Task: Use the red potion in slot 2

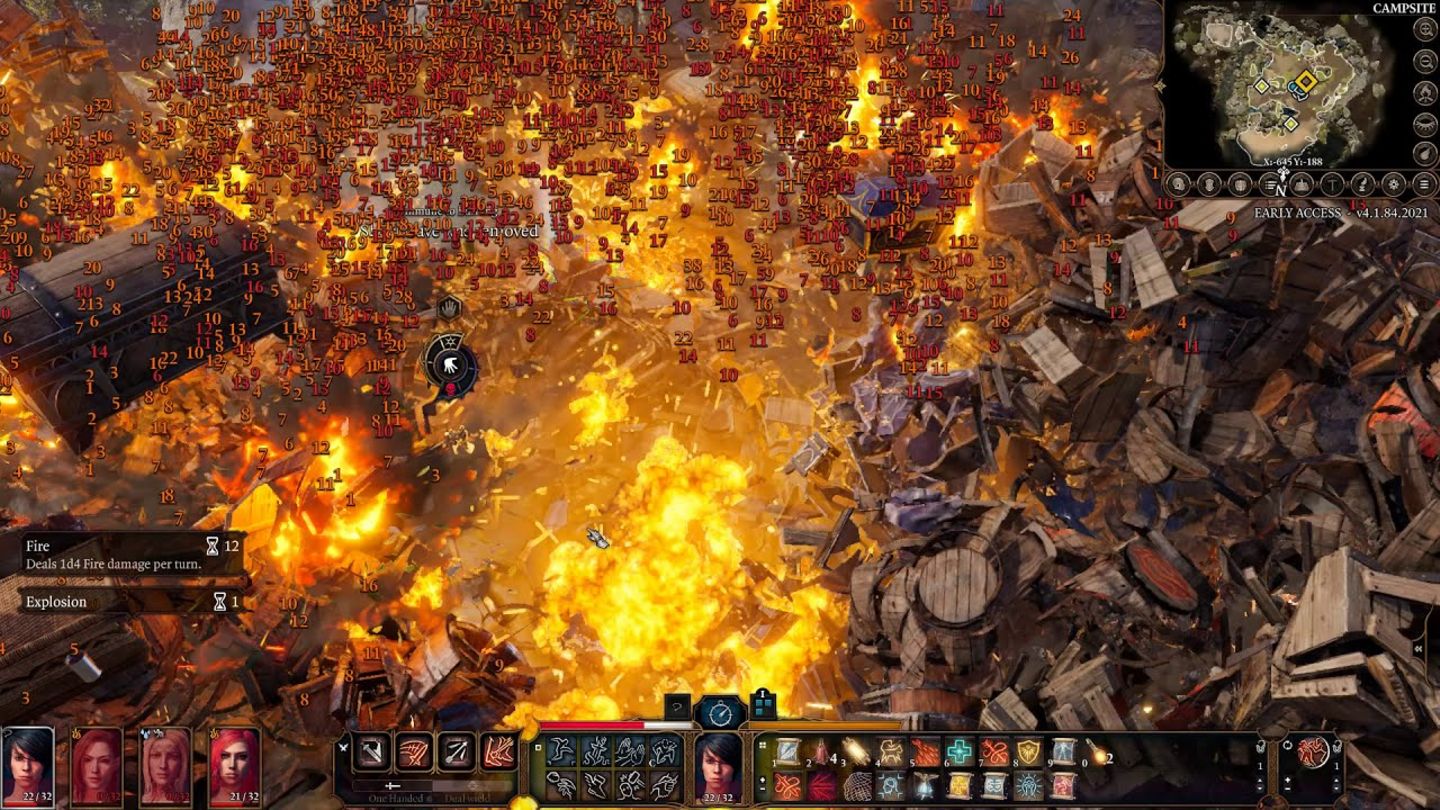Action: (823, 751)
